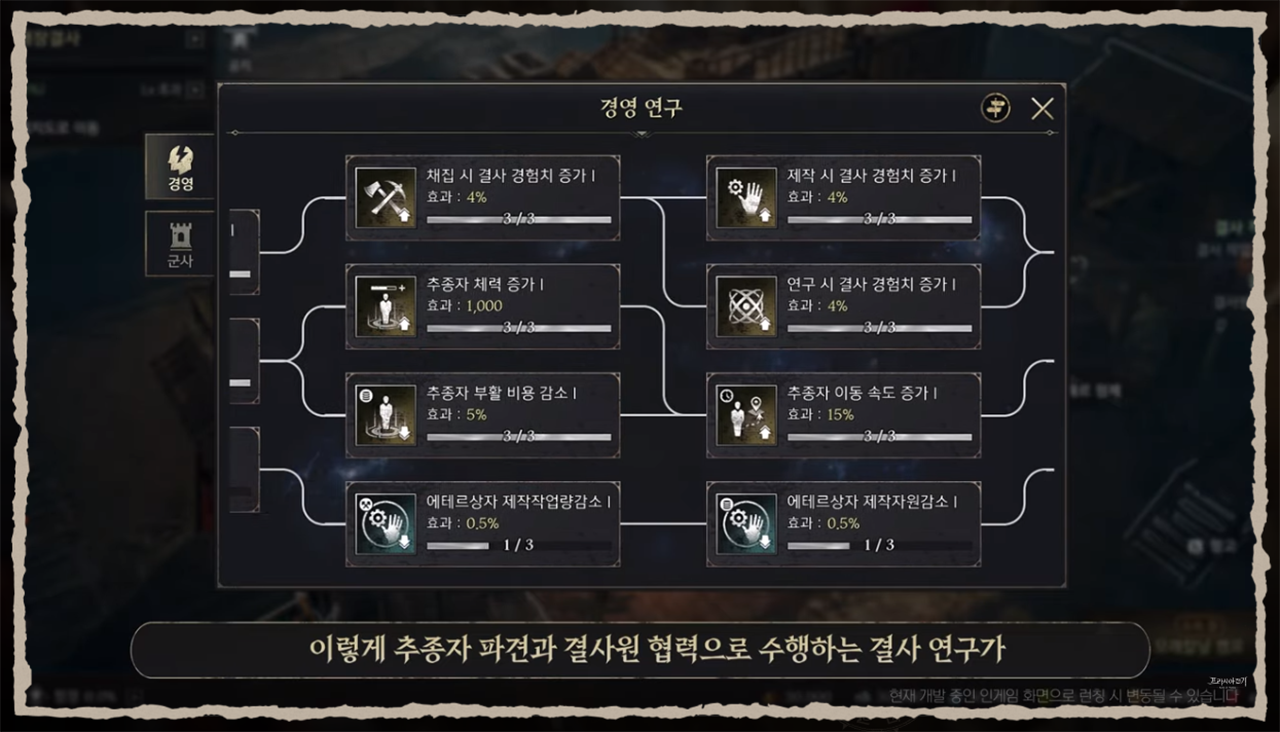Select the 에테르상자 제작작업량감소 crafting icon
1280x732 pixels.
coord(385,522)
